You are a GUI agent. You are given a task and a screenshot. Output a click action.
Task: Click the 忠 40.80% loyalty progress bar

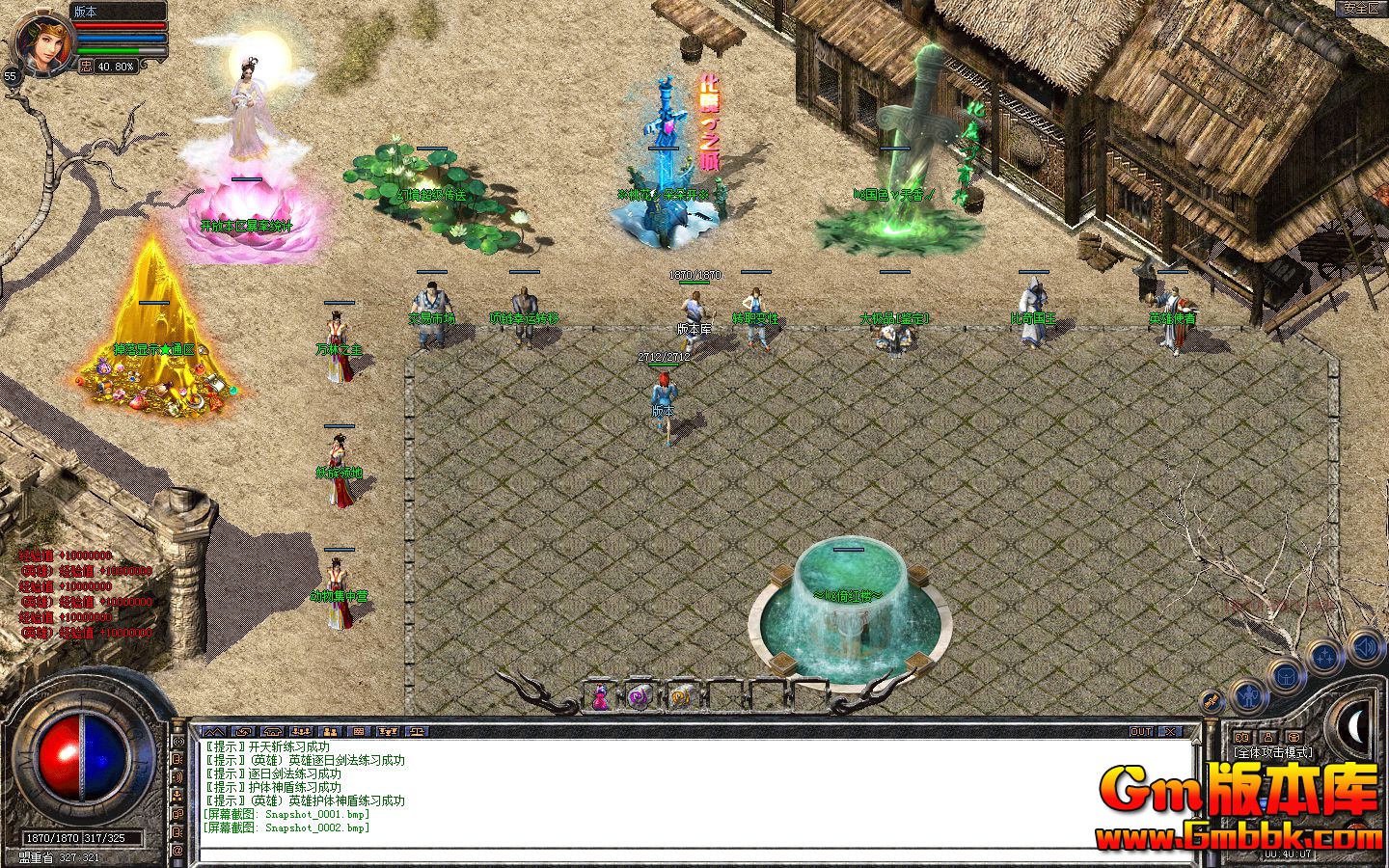(108, 67)
